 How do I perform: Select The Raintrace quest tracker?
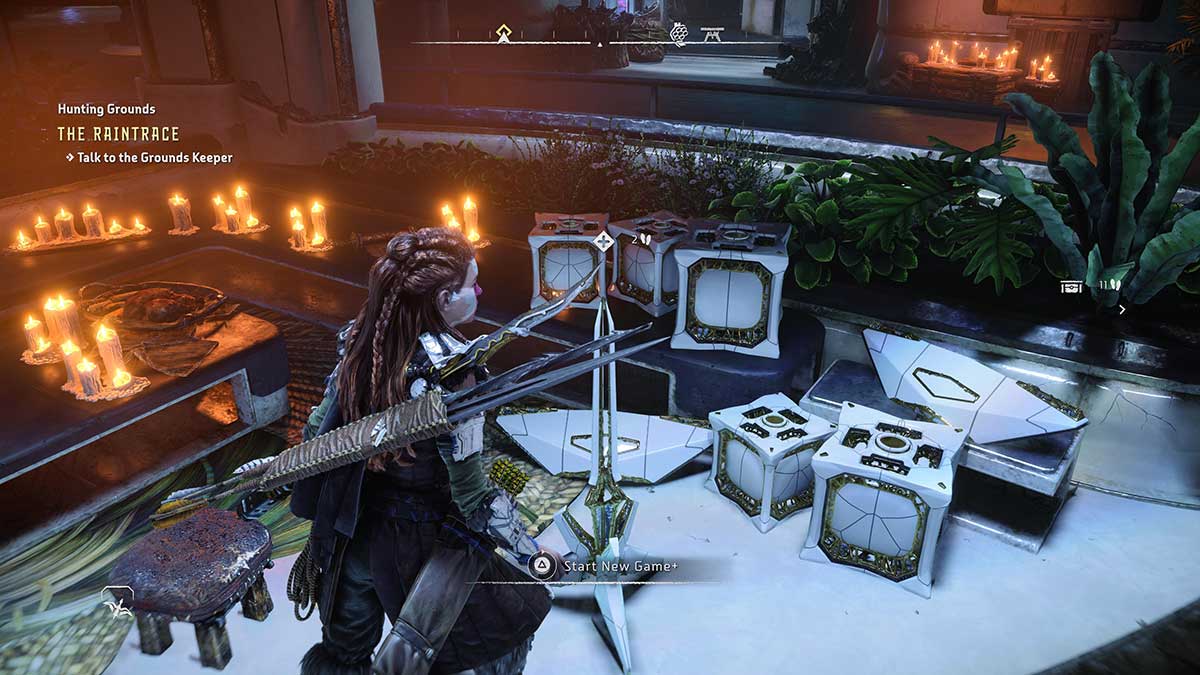(118, 132)
